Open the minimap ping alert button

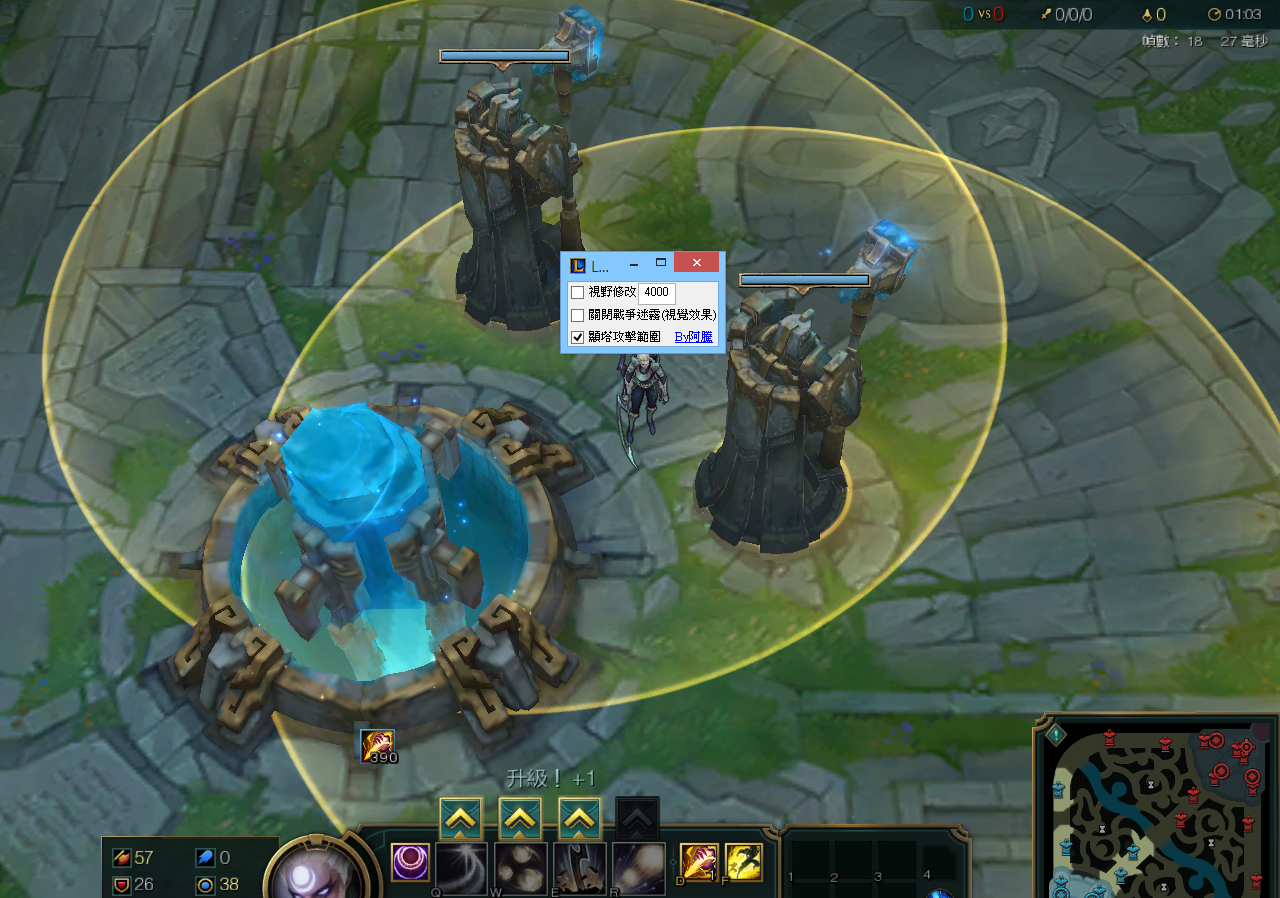coord(1057,735)
